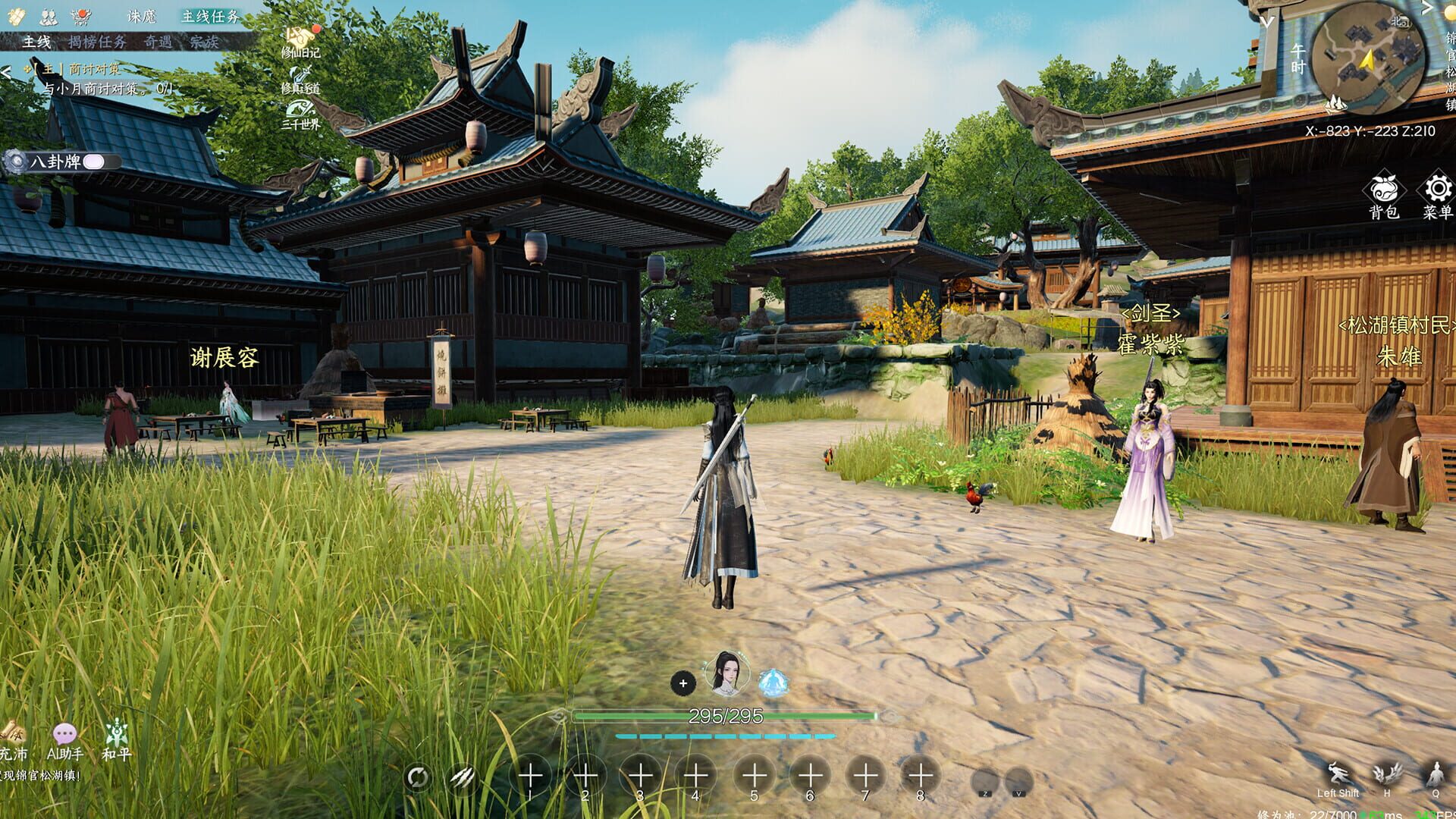
Task: Toggle 和平 peace mode
Action: coord(116,731)
